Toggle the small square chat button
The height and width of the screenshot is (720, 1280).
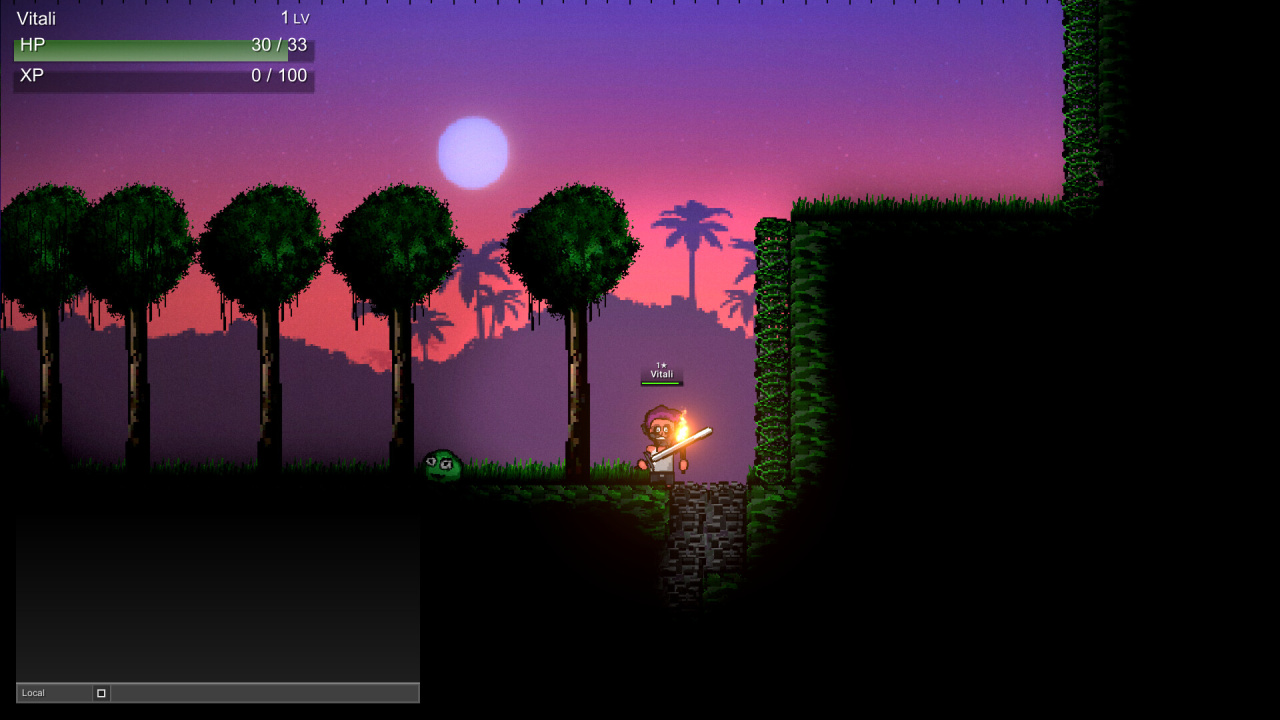(101, 693)
